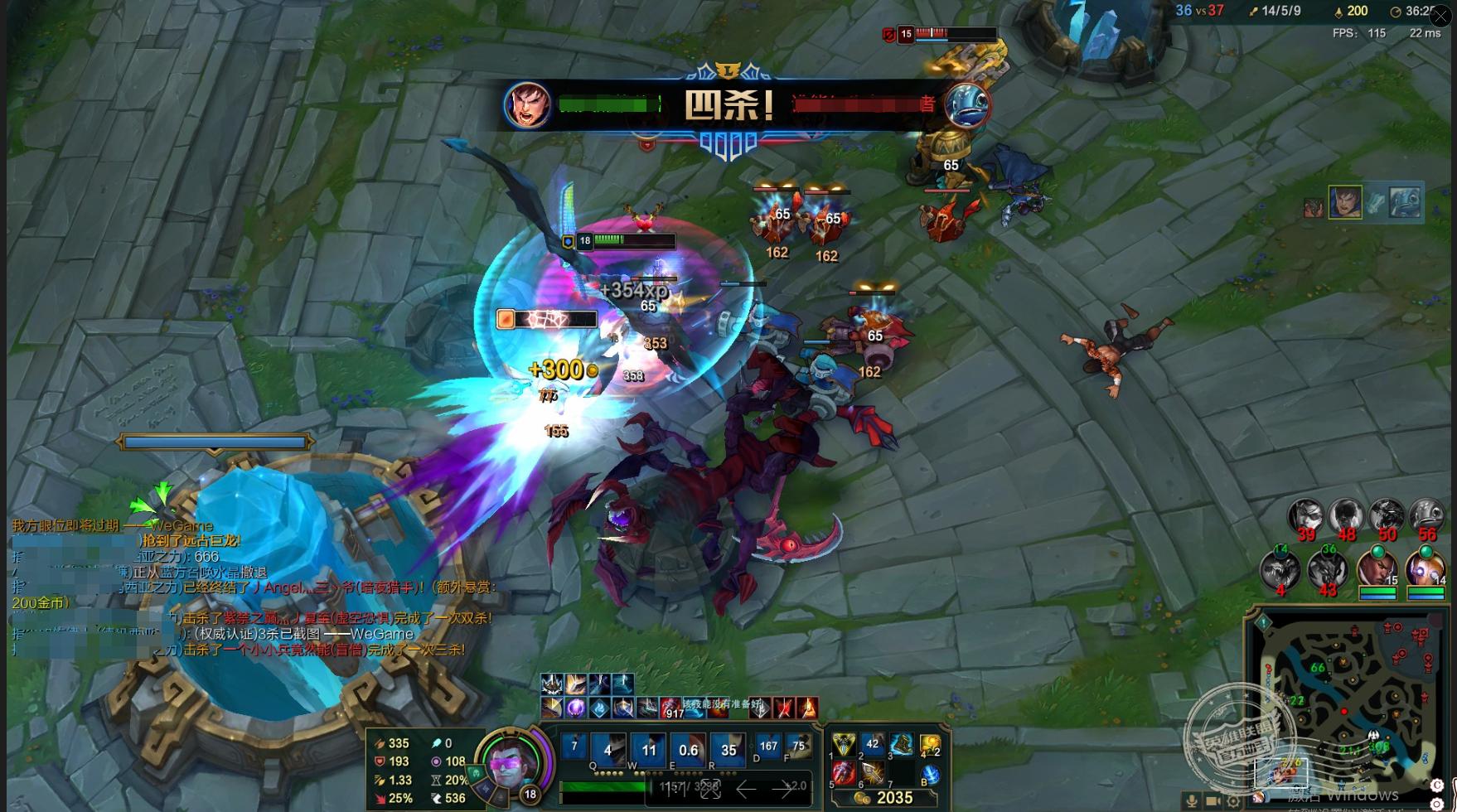
Task: Click the video camera button
Action: click(x=1212, y=801)
